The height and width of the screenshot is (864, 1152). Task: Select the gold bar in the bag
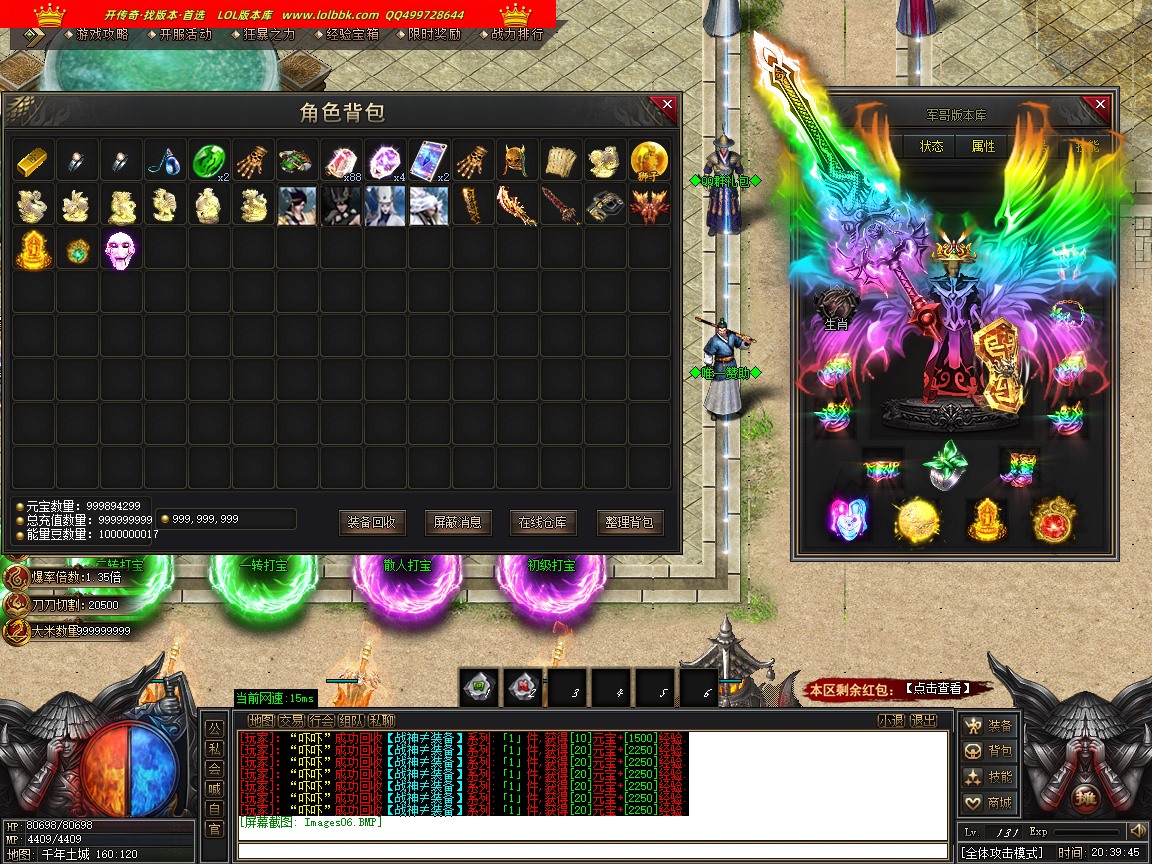(34, 161)
